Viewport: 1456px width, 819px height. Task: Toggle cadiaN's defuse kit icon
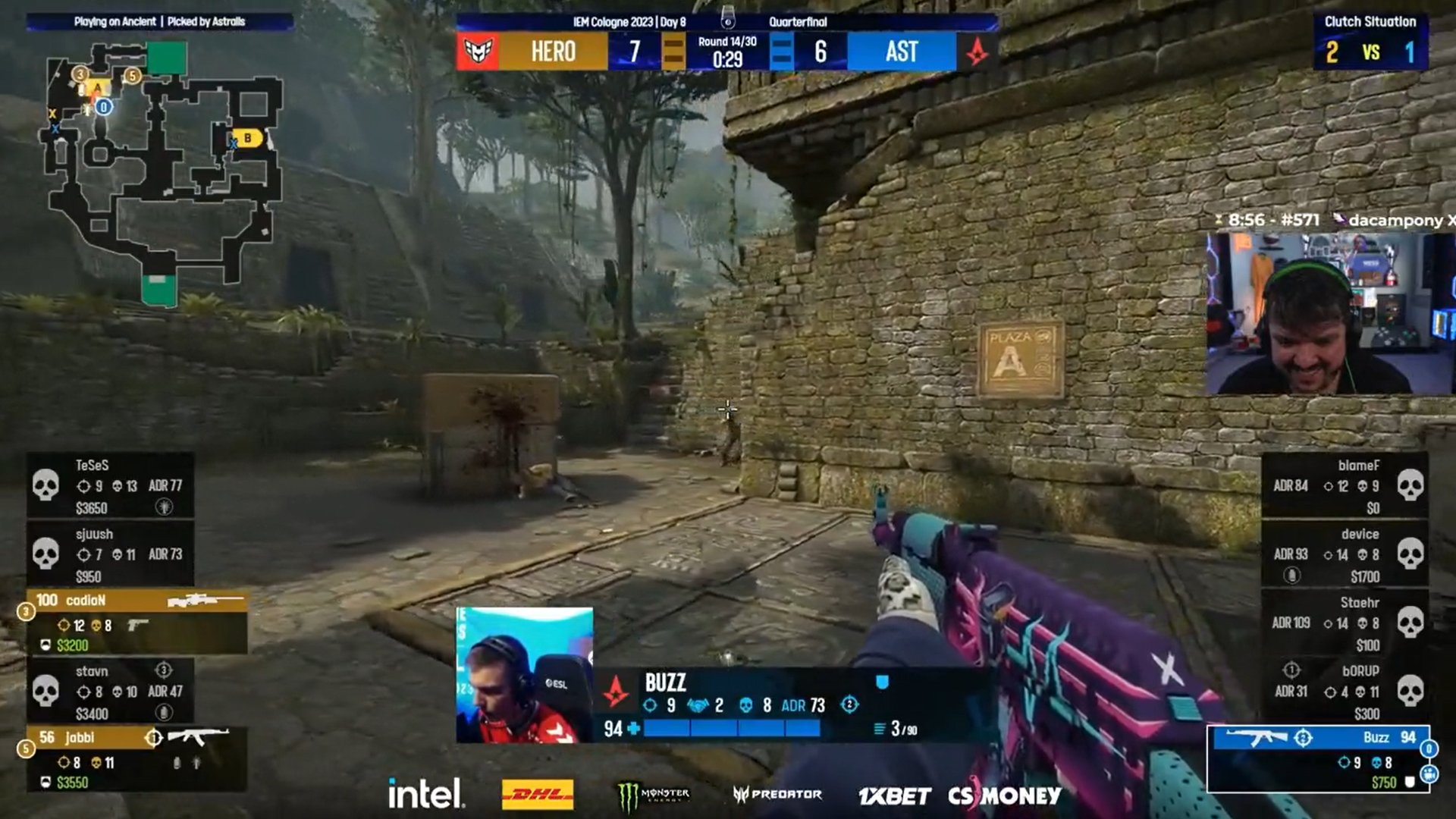45,645
